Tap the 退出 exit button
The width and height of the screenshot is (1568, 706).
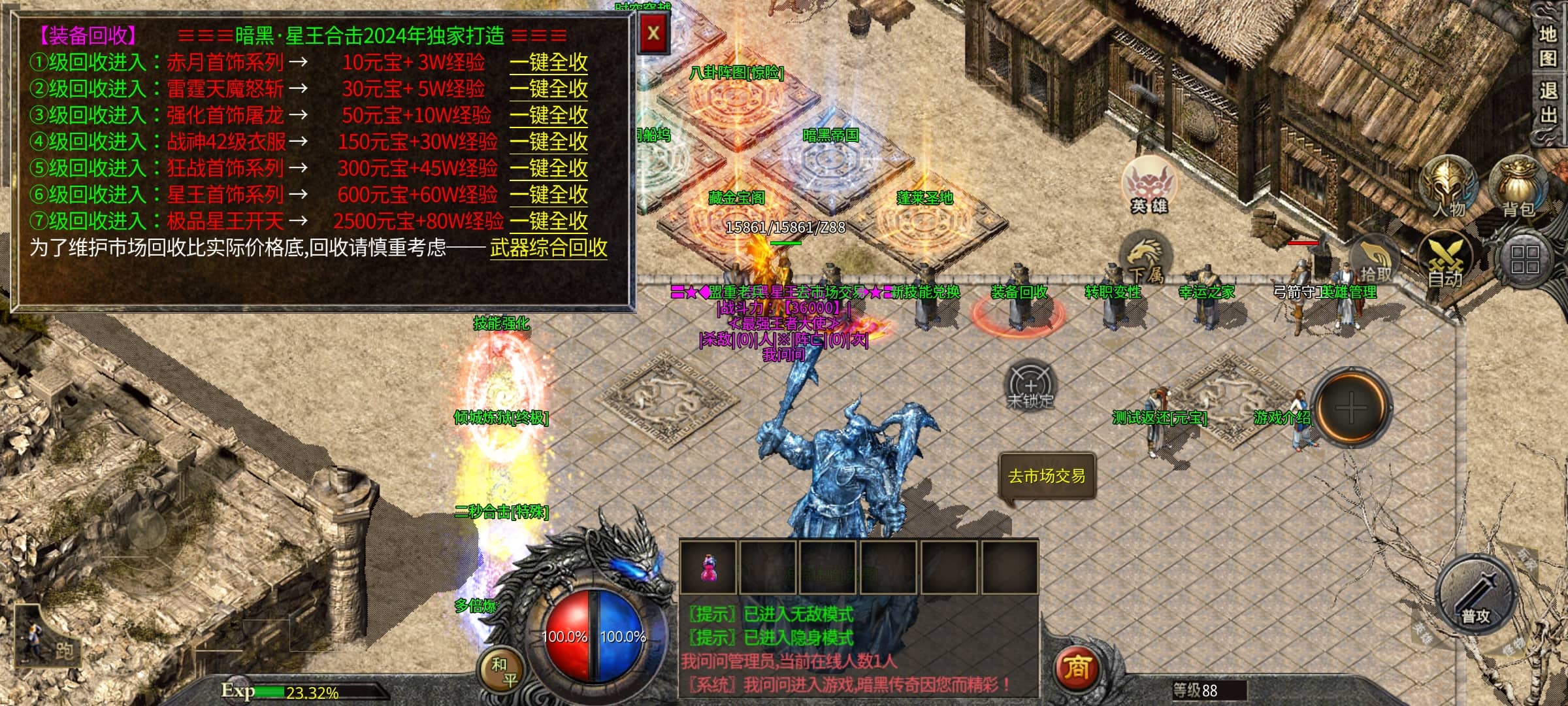click(1548, 103)
